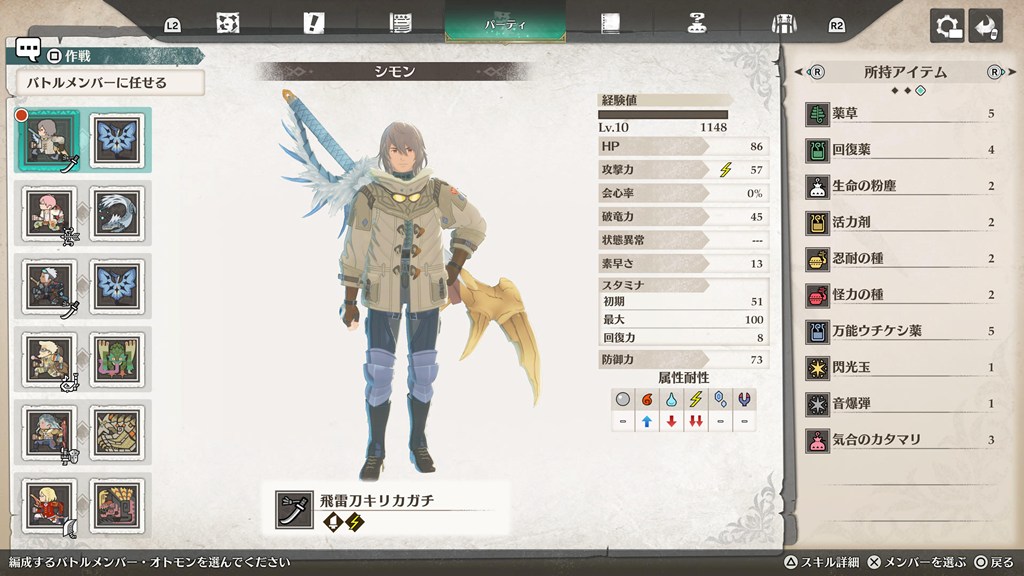
Task: Select the pink-maned monstie portrait
Action: click(117, 505)
